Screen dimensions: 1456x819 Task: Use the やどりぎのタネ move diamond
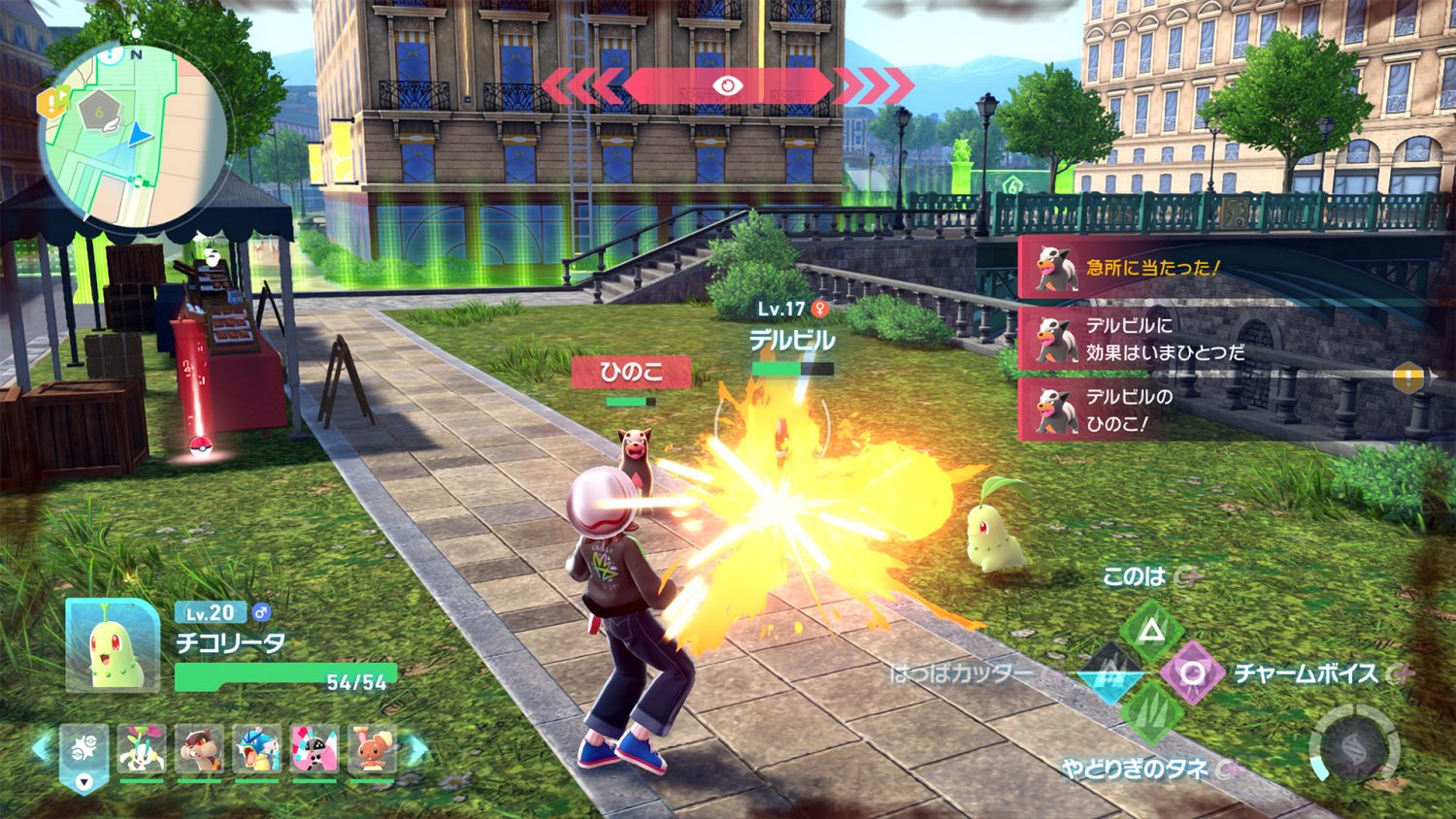pos(1151,713)
